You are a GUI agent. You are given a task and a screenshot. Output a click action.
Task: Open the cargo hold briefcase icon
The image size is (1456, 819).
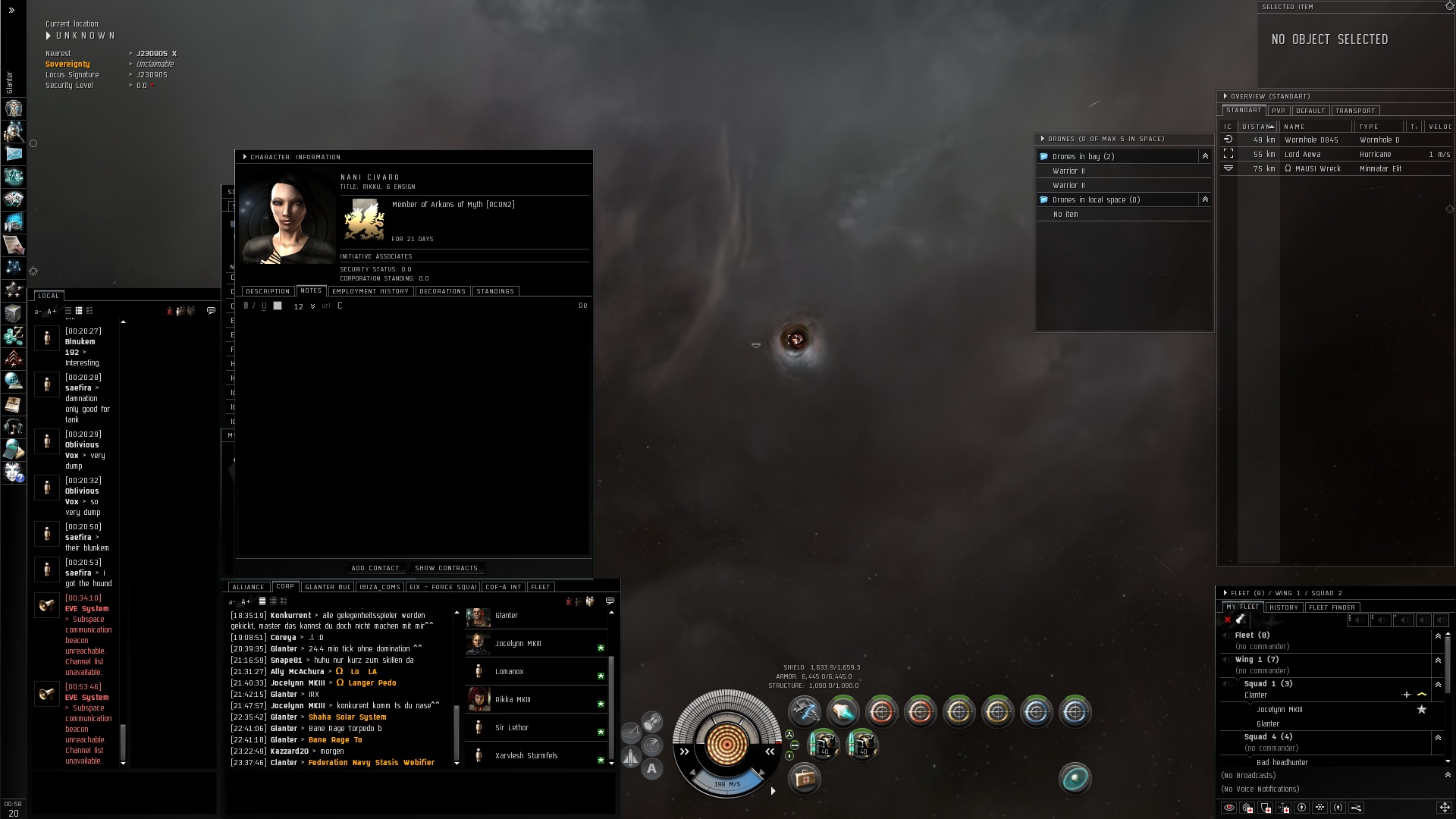tap(804, 778)
